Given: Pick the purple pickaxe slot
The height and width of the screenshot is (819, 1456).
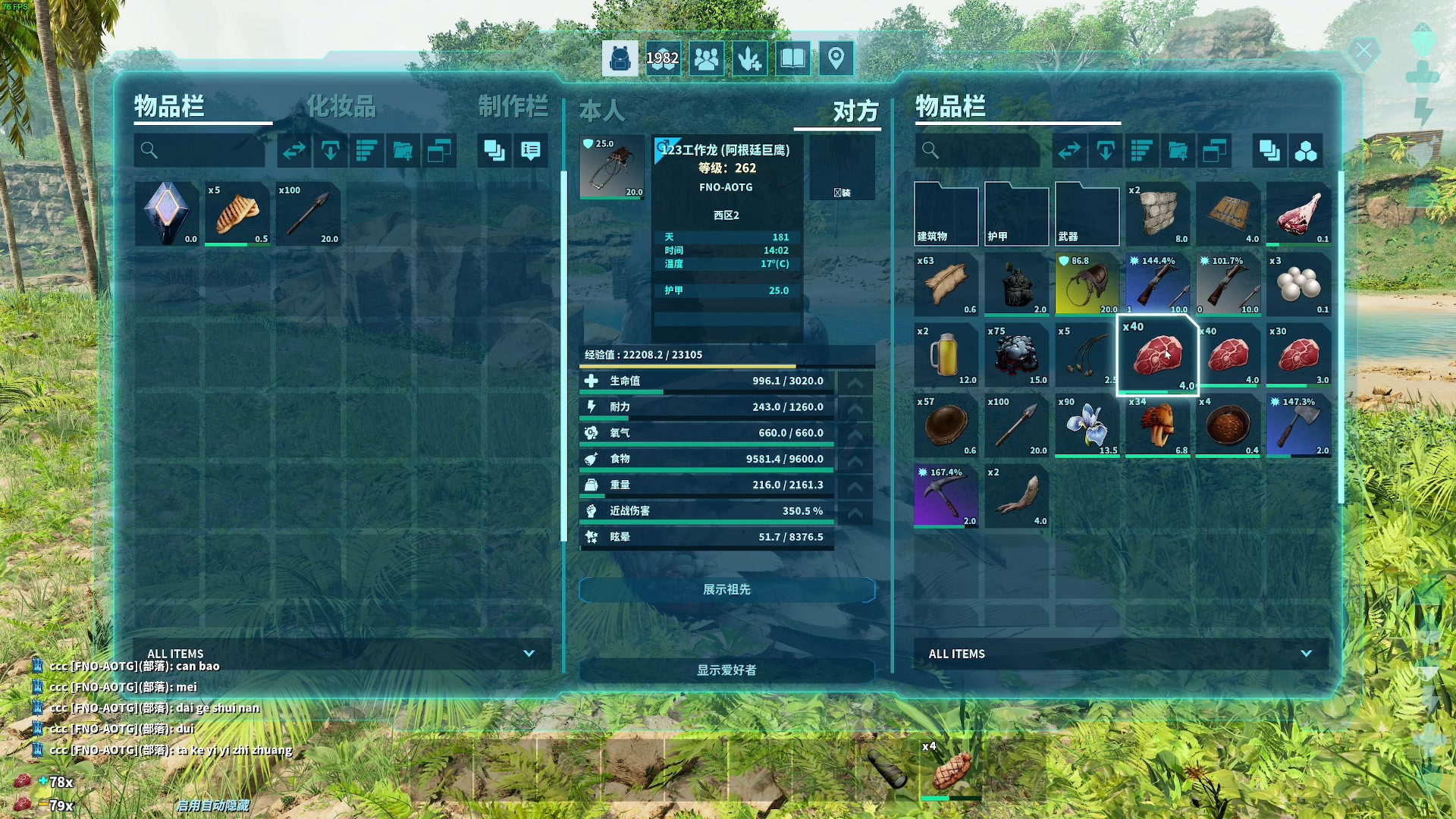Looking at the screenshot, I should point(946,497).
